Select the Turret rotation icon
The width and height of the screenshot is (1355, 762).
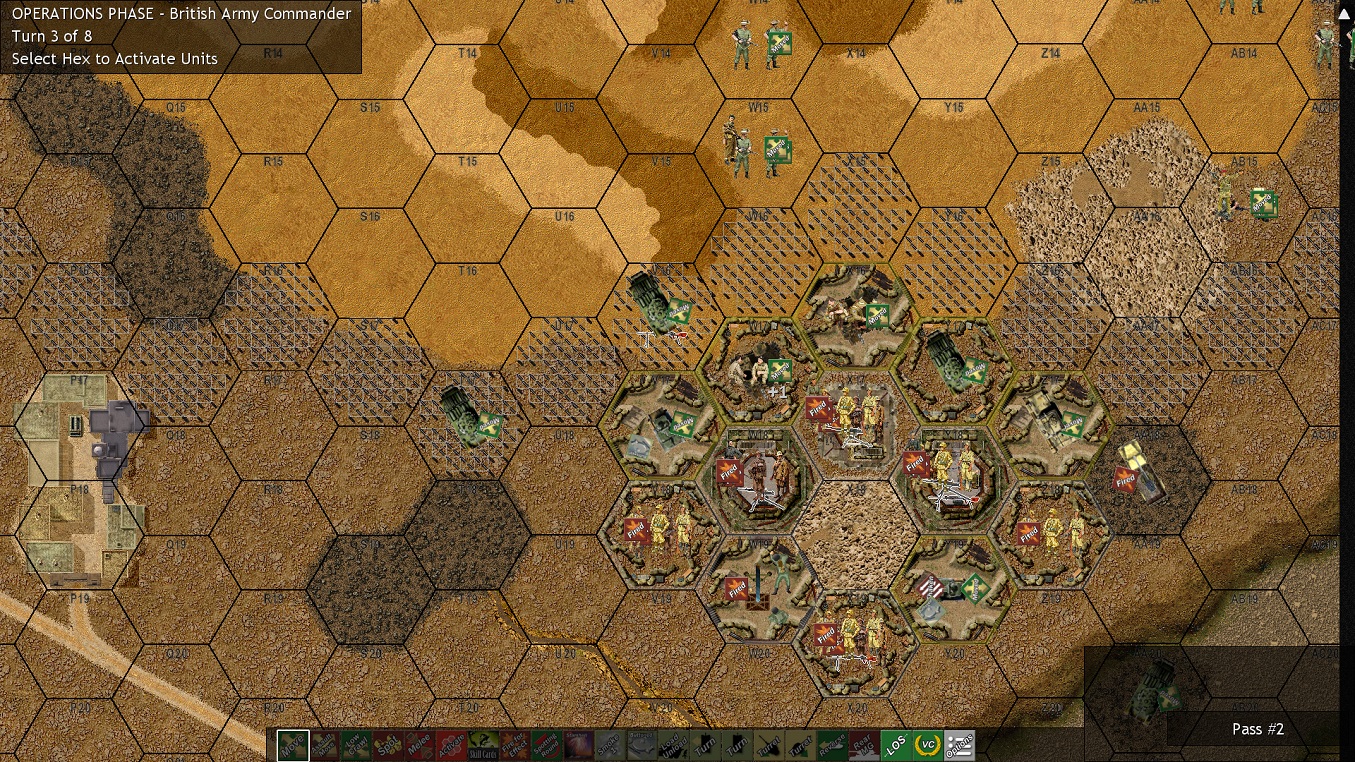tap(769, 745)
